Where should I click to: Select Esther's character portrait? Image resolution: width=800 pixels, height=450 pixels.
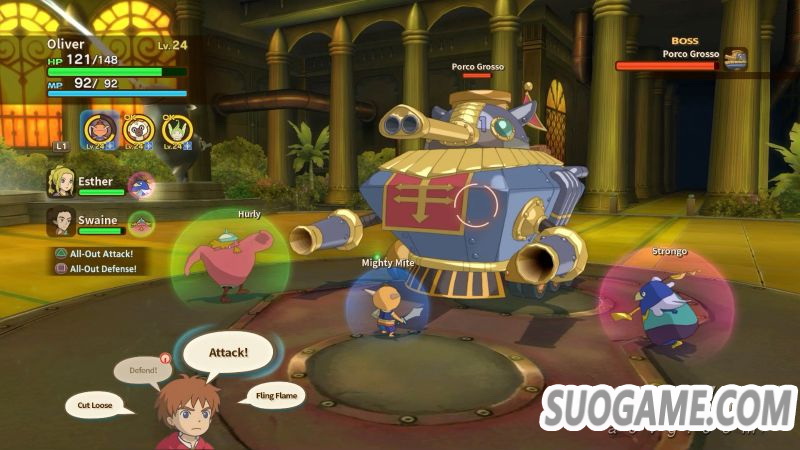[61, 181]
